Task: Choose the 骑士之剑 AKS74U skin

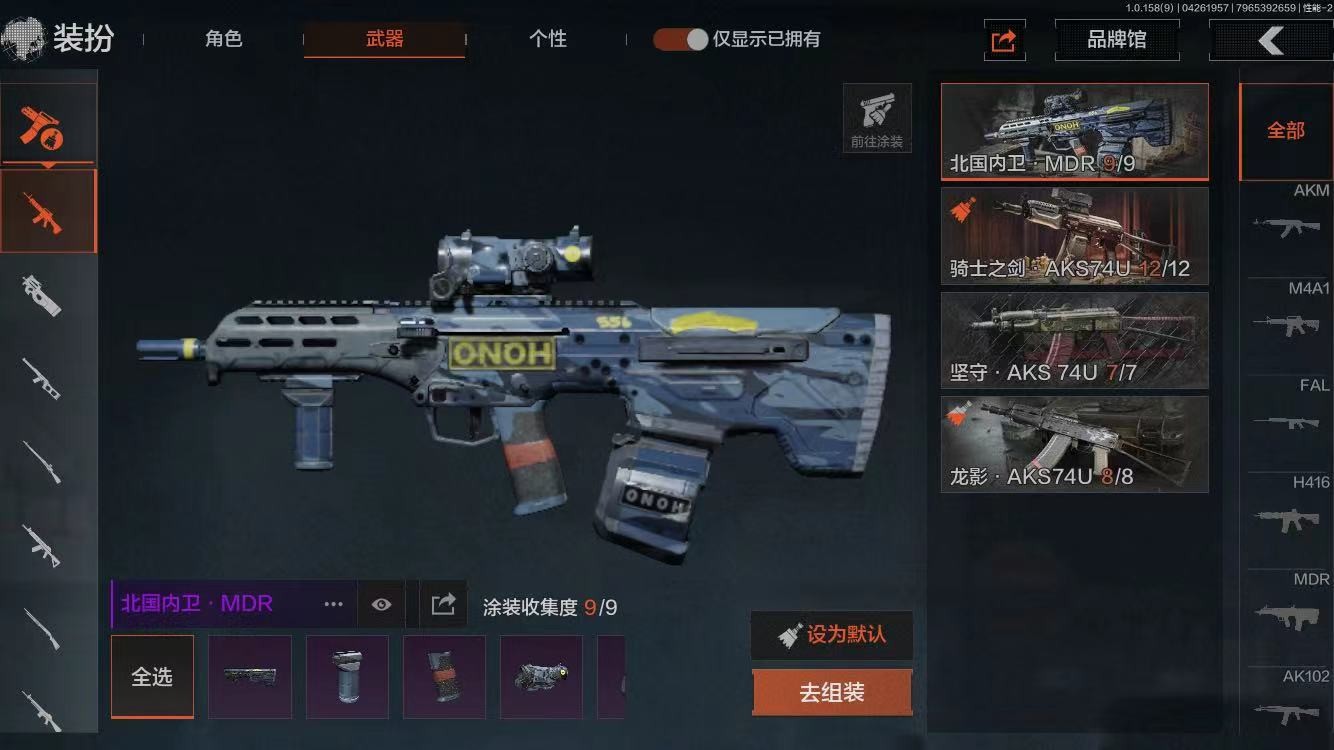Action: tap(1074, 236)
